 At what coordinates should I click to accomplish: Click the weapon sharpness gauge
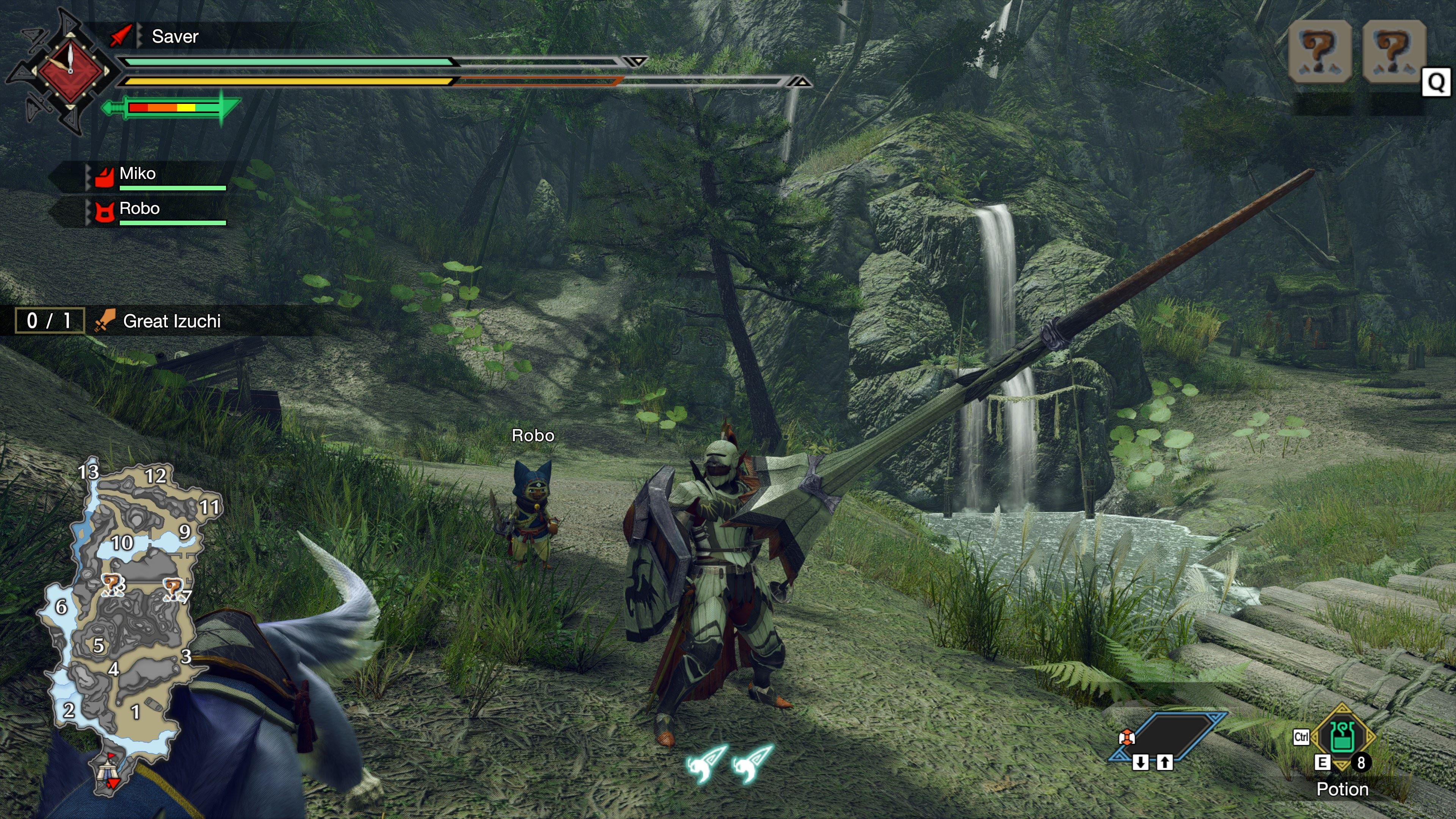click(172, 107)
